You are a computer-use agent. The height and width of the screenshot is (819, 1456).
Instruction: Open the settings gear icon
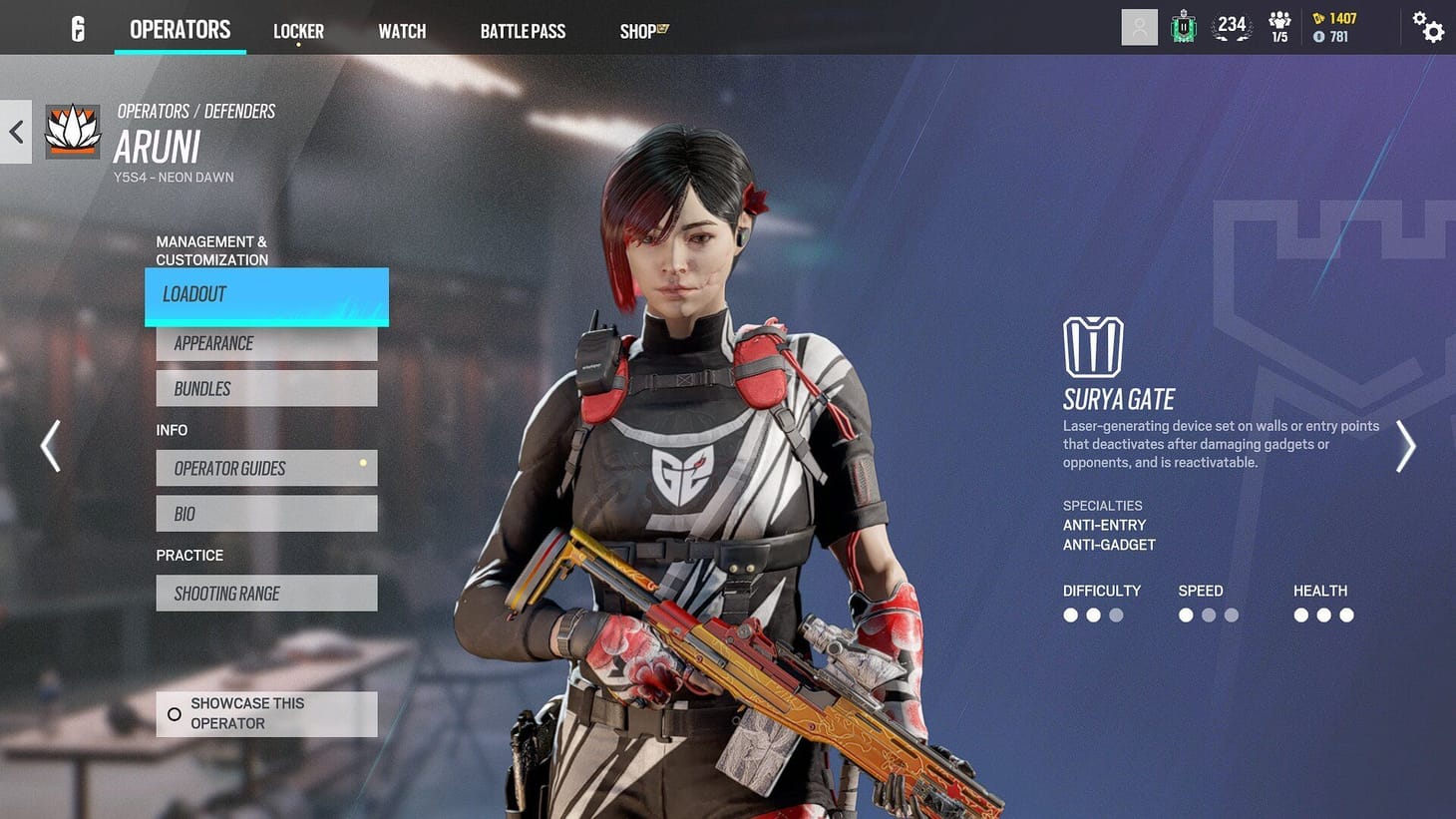point(1429,29)
